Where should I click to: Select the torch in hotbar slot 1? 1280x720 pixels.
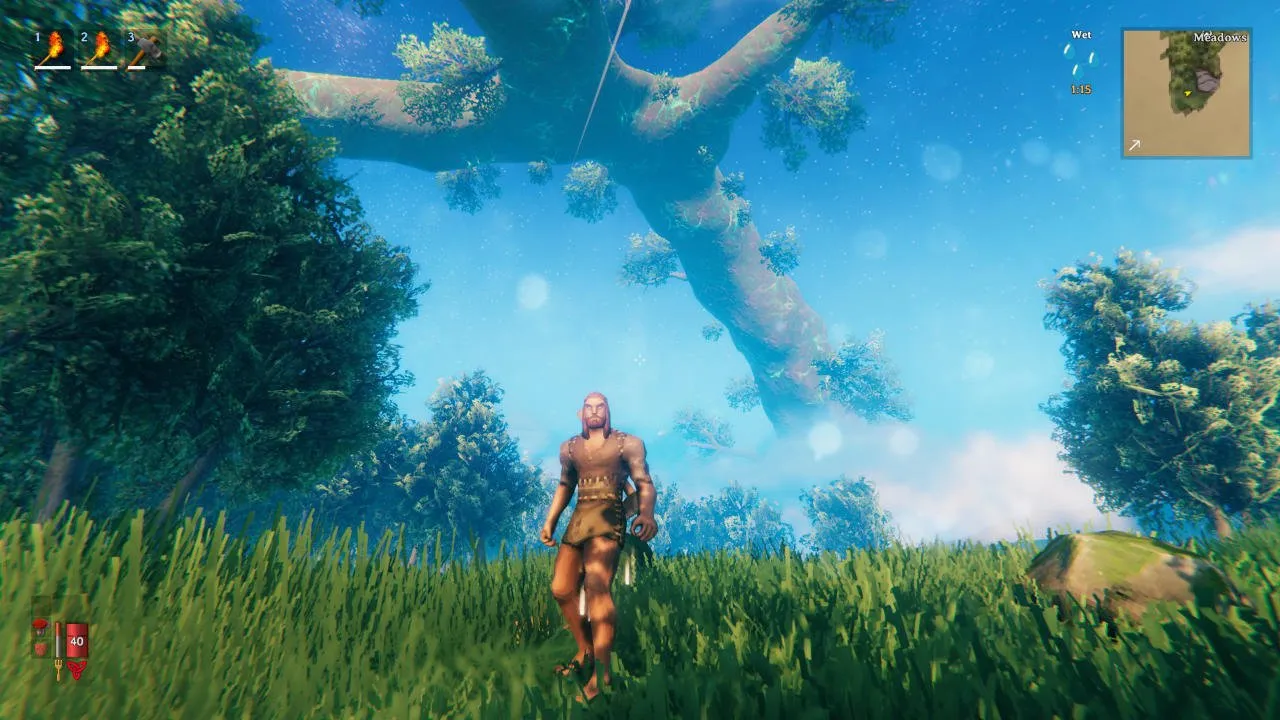(53, 49)
